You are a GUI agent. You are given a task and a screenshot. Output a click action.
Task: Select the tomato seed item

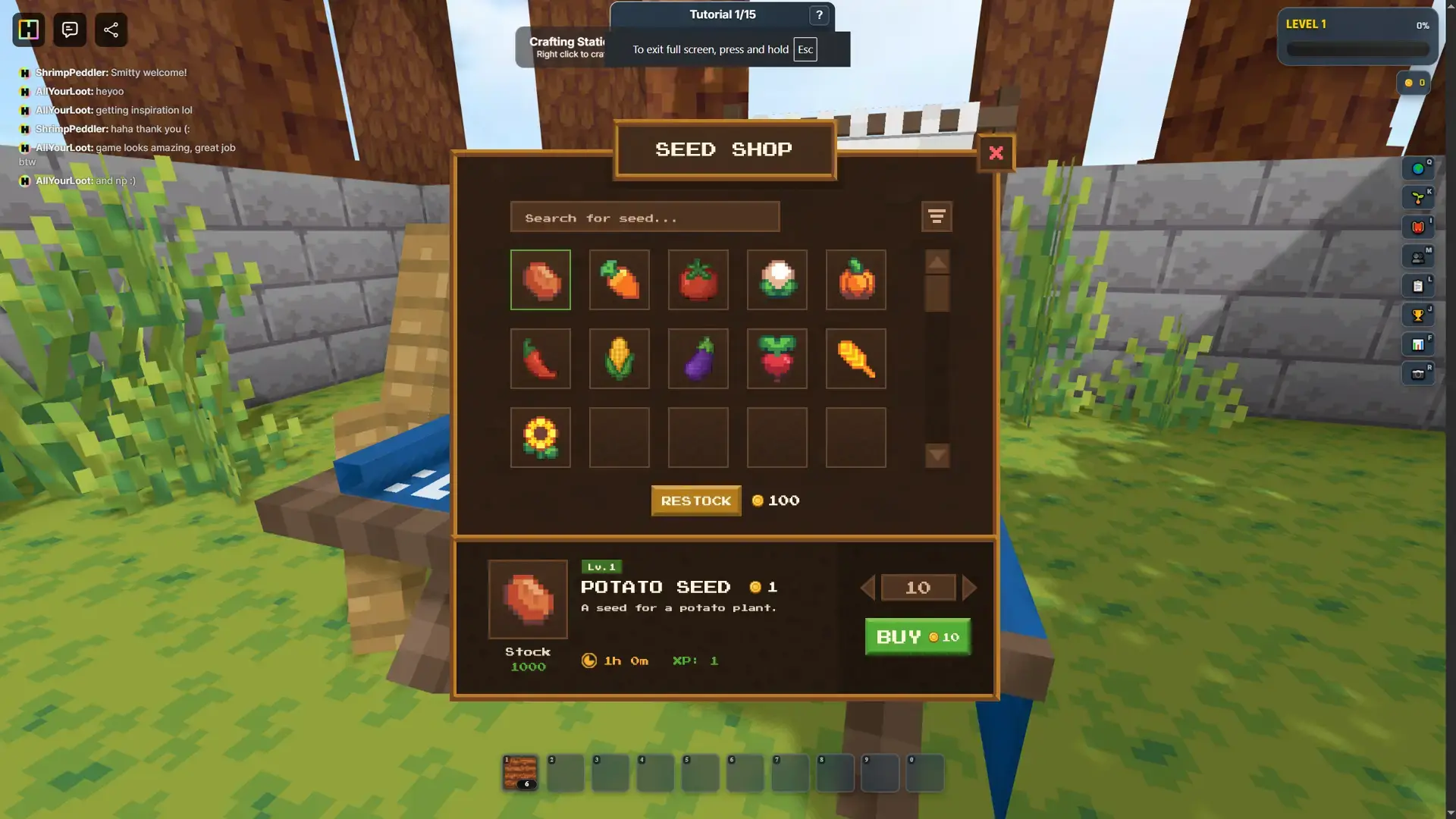click(x=698, y=280)
